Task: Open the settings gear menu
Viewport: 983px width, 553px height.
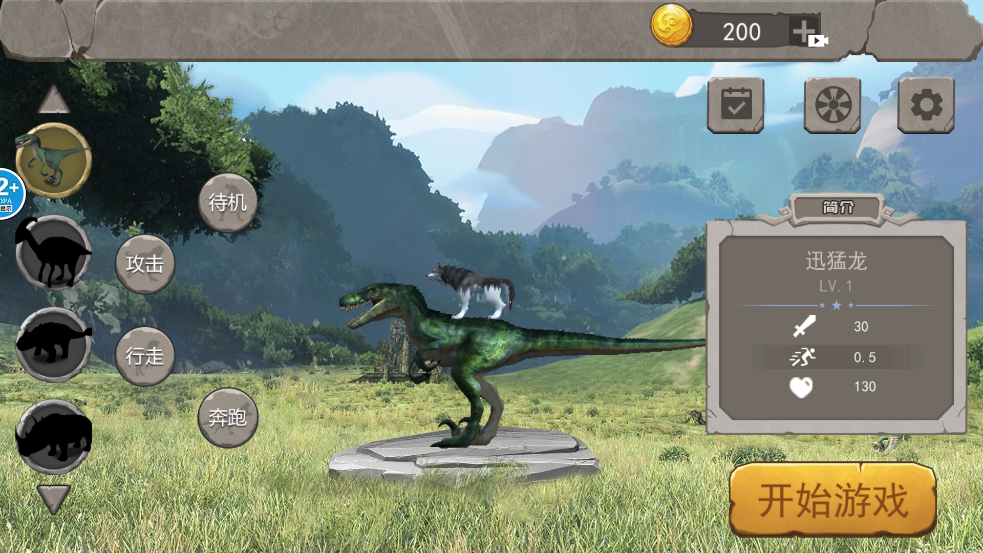Action: pos(925,105)
